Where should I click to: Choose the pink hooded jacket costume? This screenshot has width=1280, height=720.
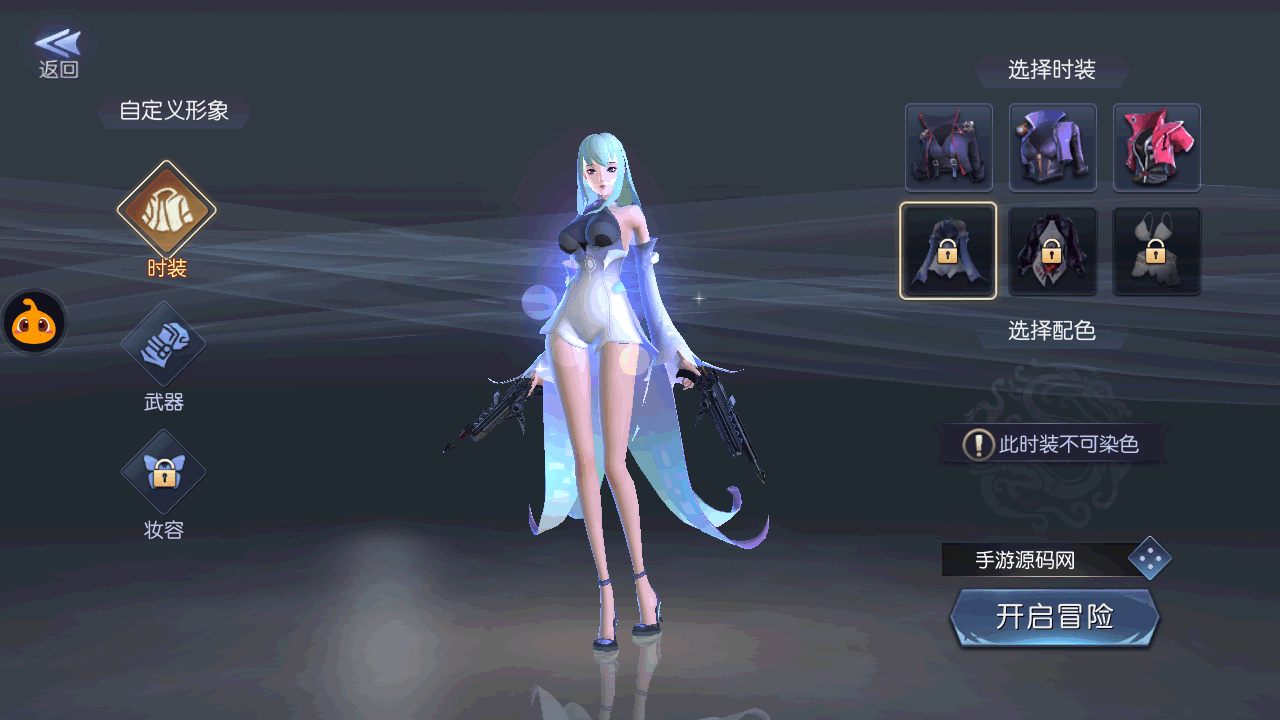[1157, 148]
